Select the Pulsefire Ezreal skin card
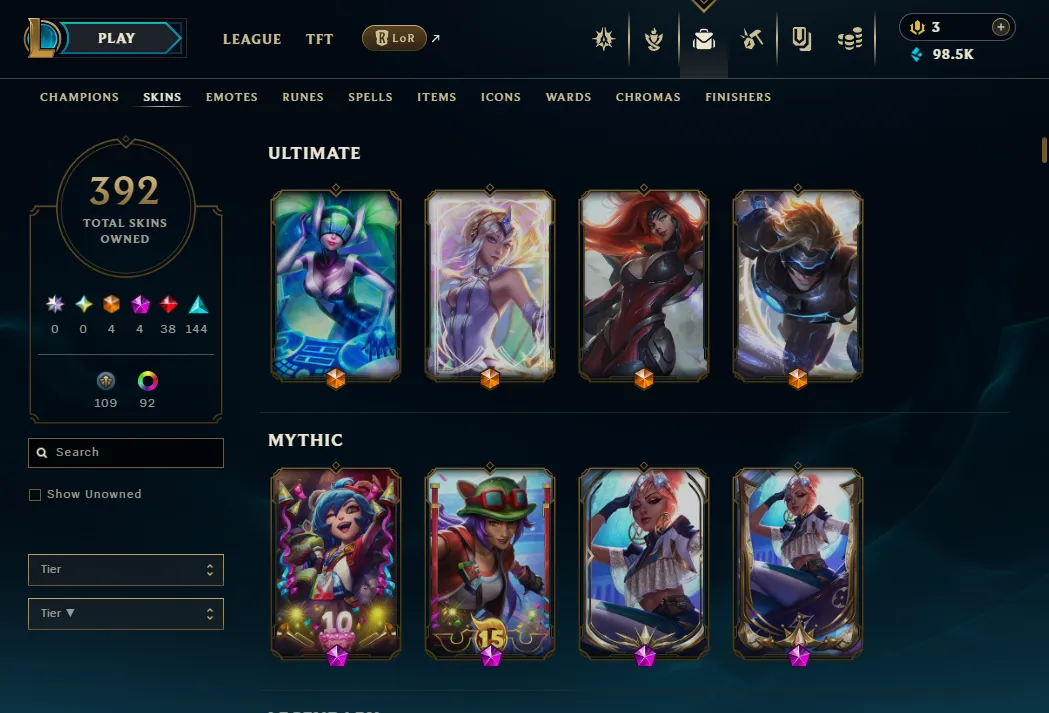The height and width of the screenshot is (713, 1049). coord(798,284)
